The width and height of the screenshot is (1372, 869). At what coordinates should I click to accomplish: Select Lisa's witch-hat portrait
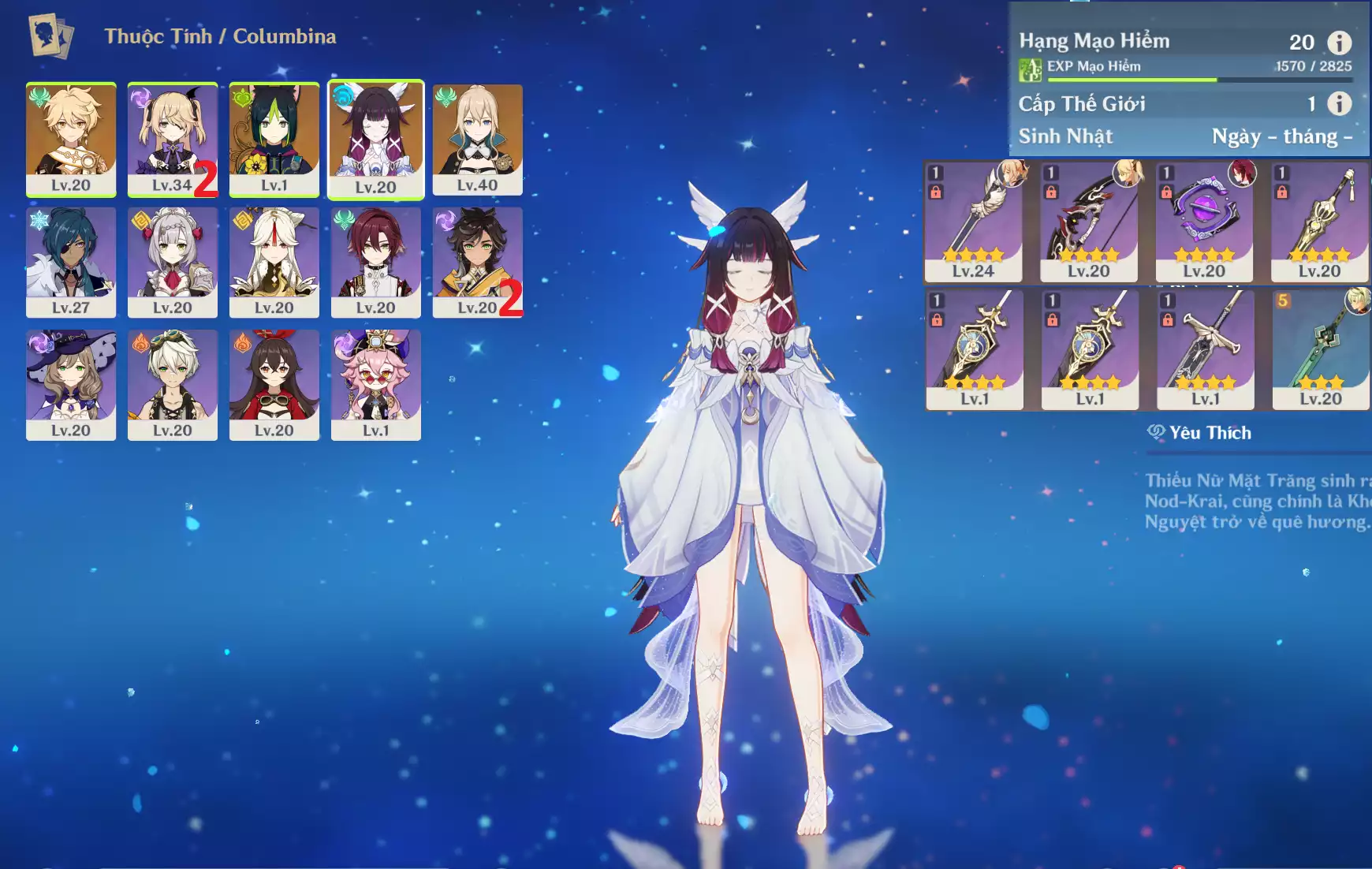pyautogui.click(x=71, y=384)
